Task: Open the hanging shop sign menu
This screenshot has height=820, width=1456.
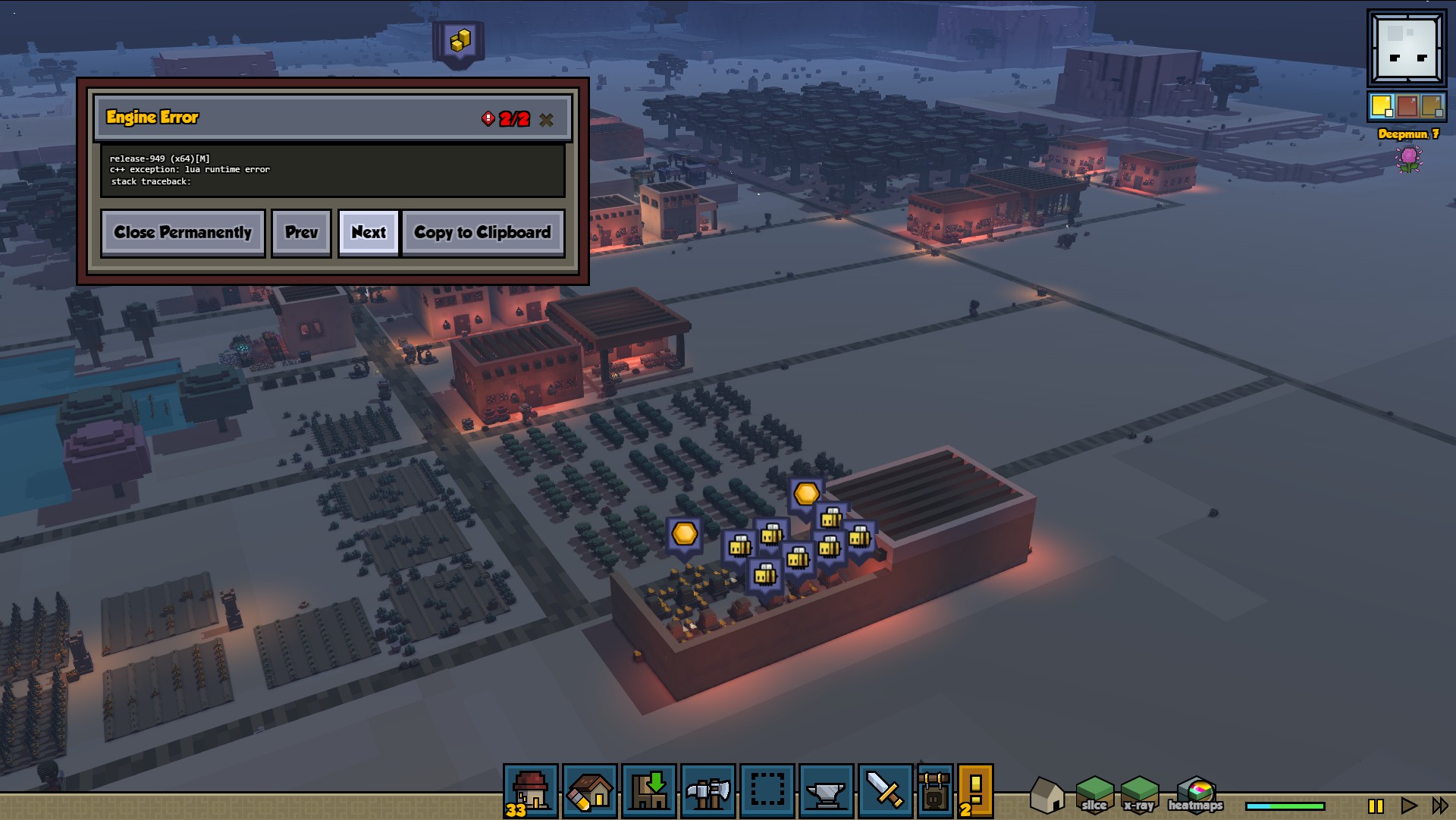Action: 934,791
